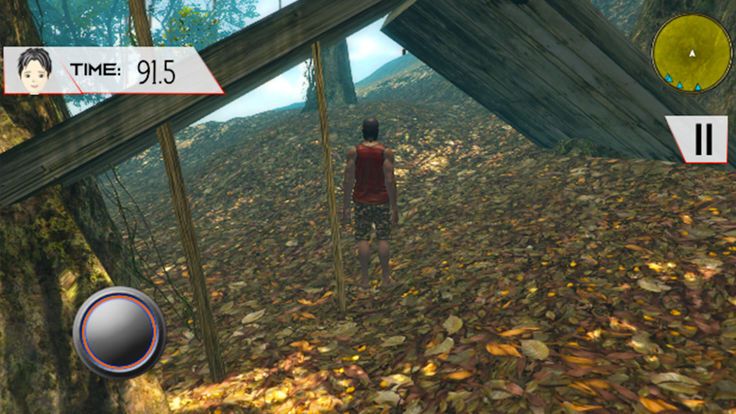The image size is (736, 414).
Task: Select the player portrait avatar
Action: coord(35,70)
